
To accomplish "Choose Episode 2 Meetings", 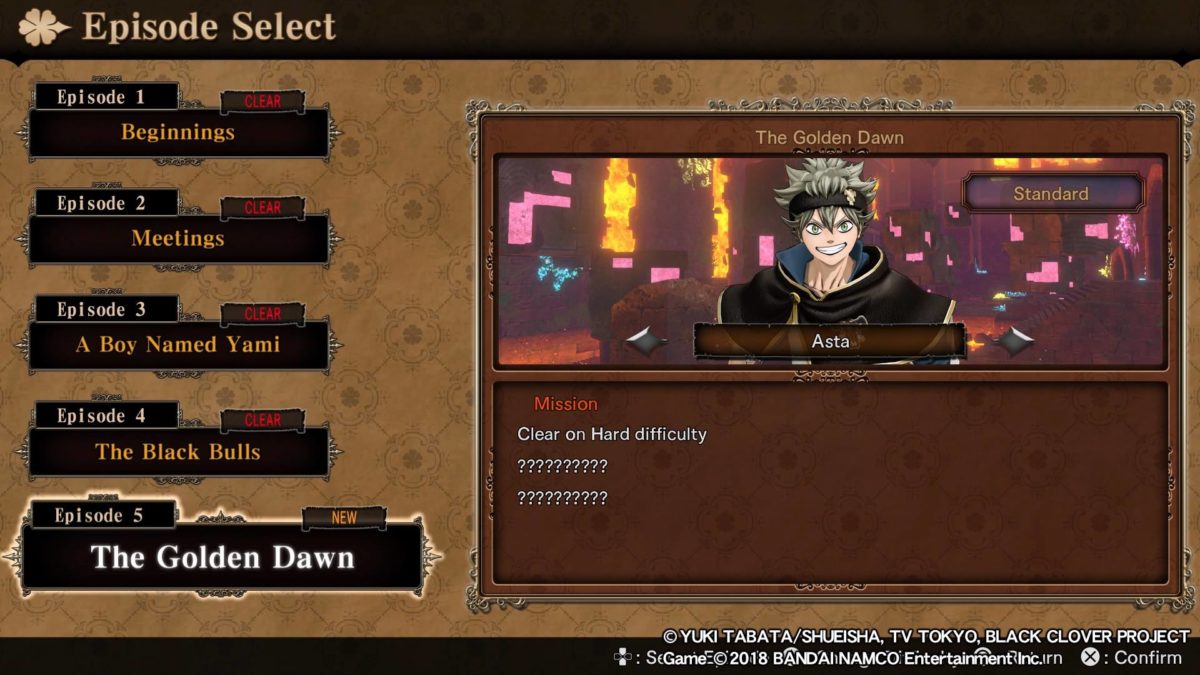I will [x=178, y=239].
